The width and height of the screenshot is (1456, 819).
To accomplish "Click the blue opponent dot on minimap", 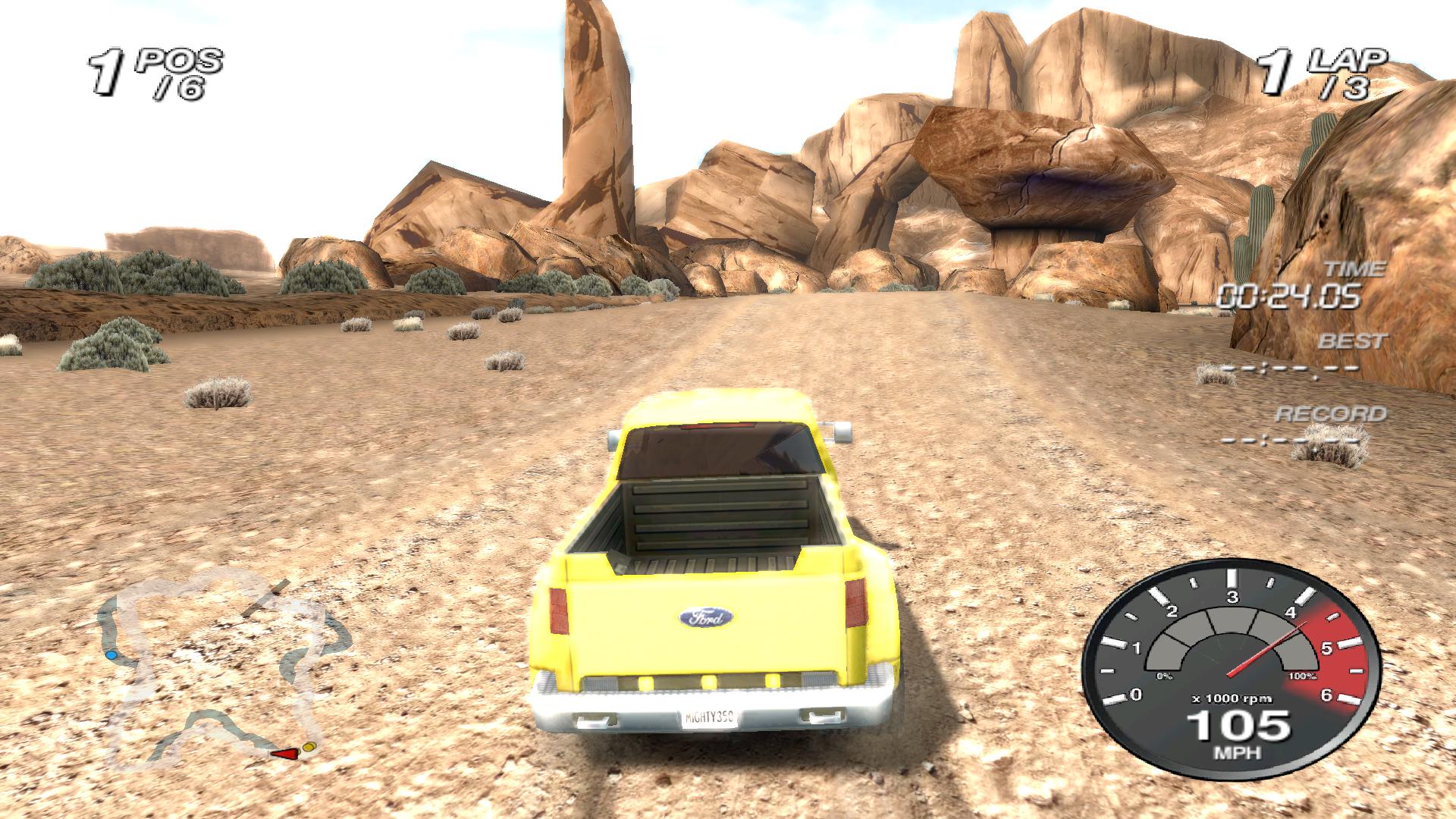I will coord(111,654).
